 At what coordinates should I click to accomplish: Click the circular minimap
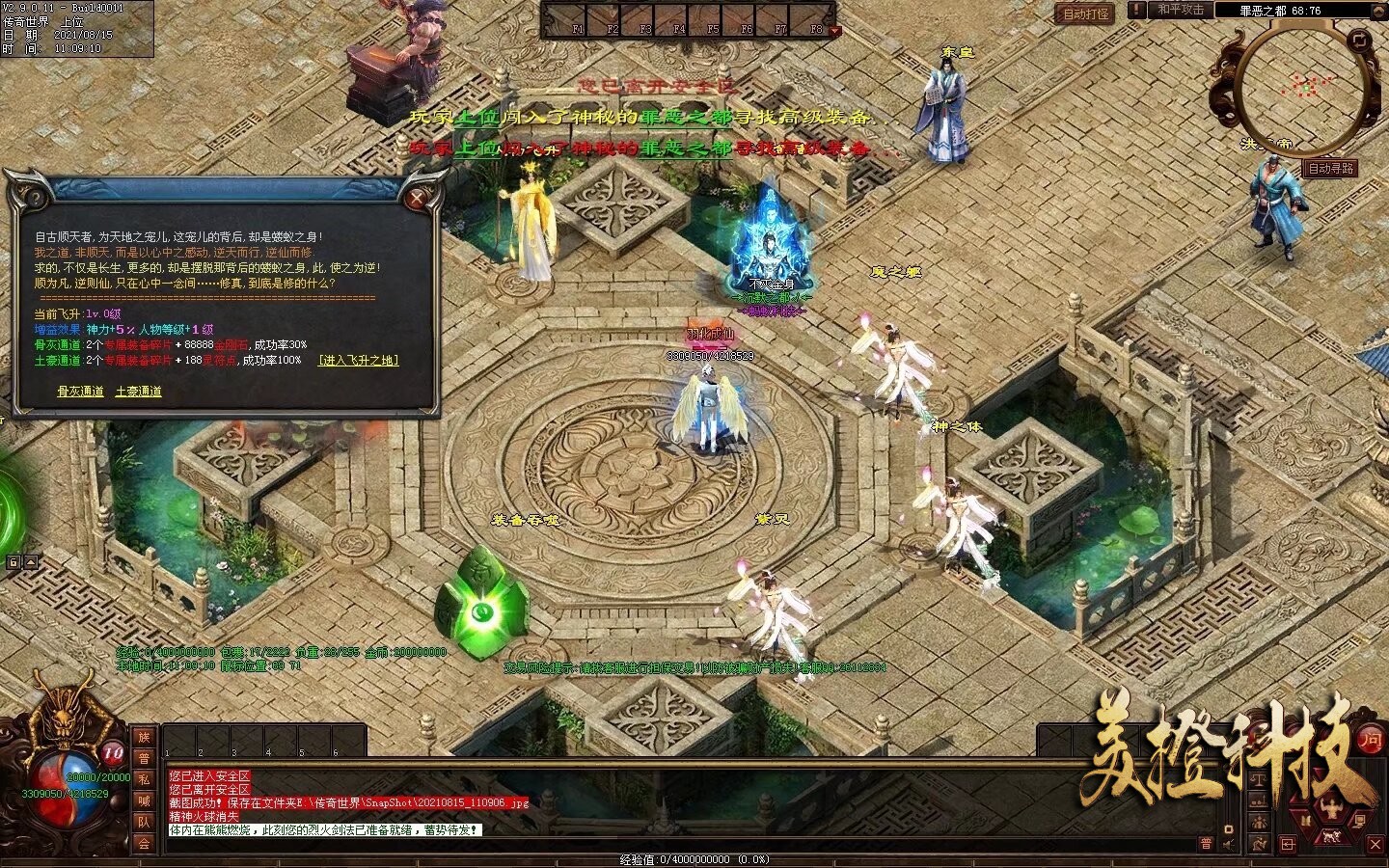click(x=1304, y=89)
